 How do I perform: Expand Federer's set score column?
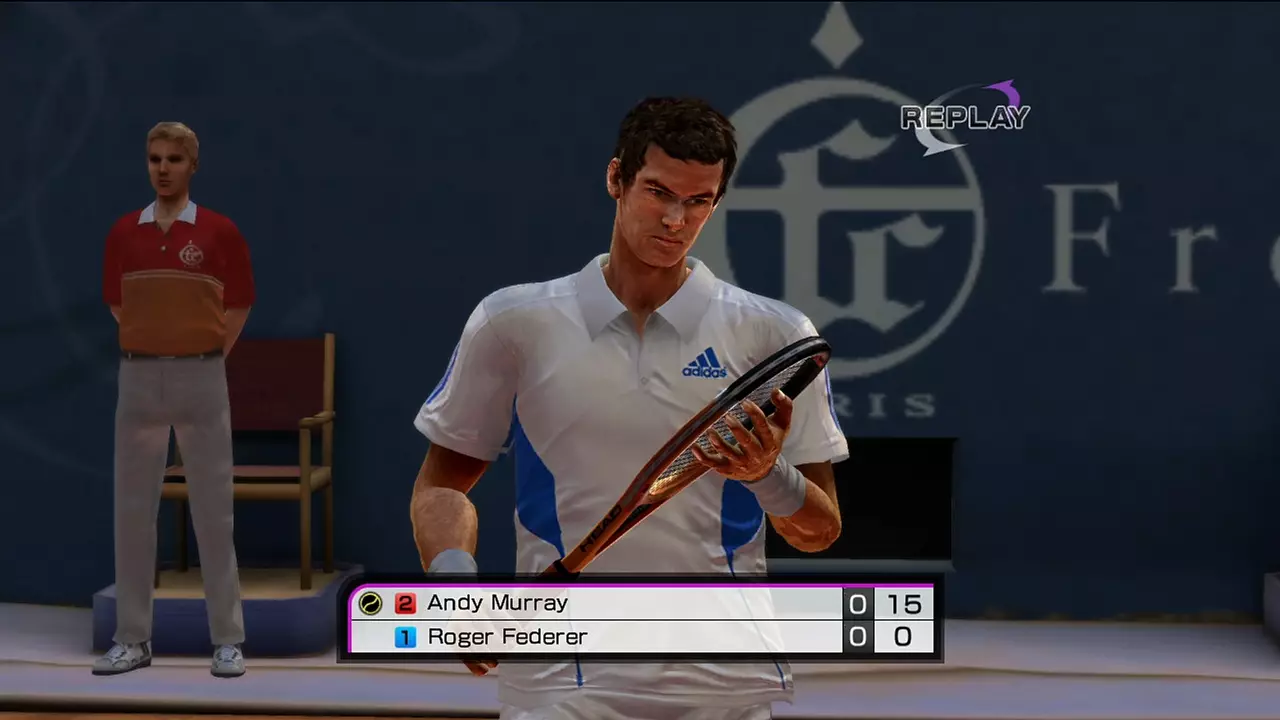pyautogui.click(x=857, y=637)
